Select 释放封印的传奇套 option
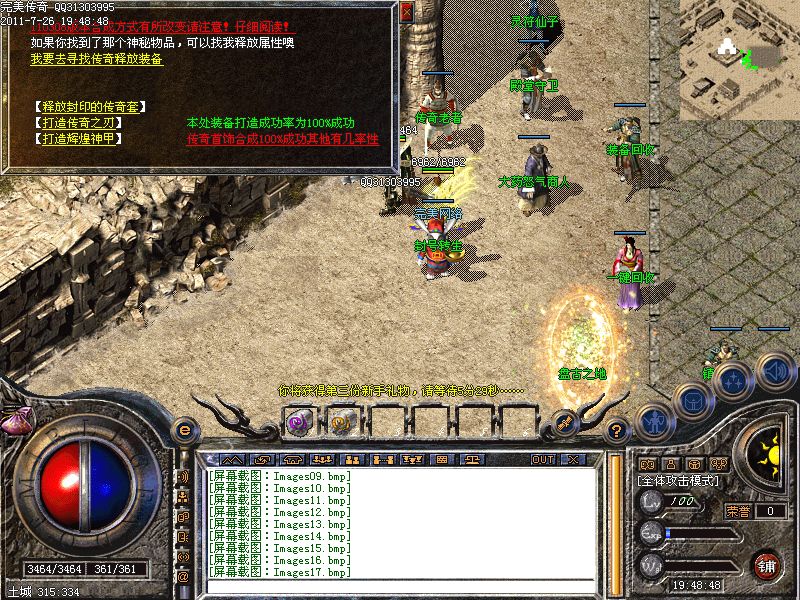Screen dimensions: 800x600 (x=87, y=106)
